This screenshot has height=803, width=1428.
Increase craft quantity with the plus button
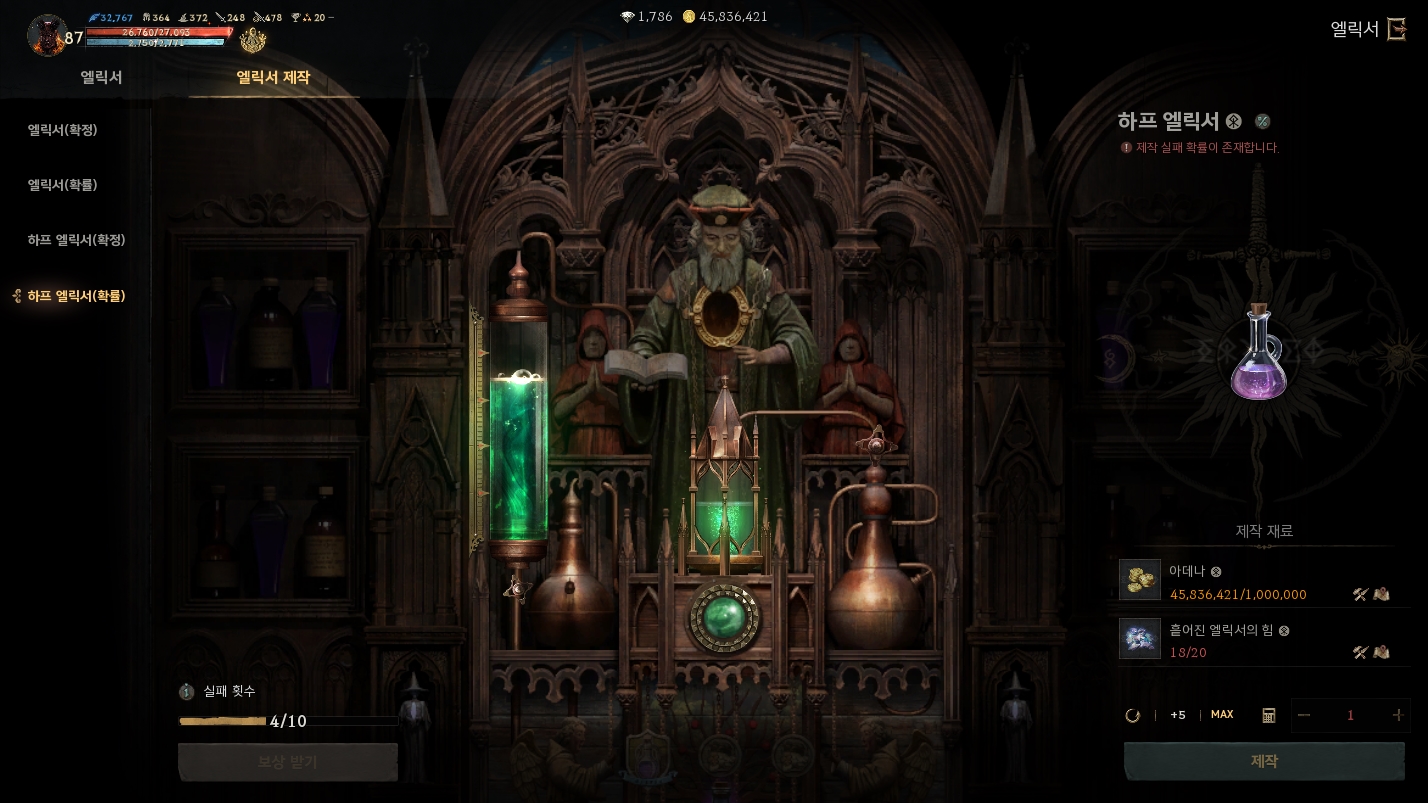tap(1397, 715)
